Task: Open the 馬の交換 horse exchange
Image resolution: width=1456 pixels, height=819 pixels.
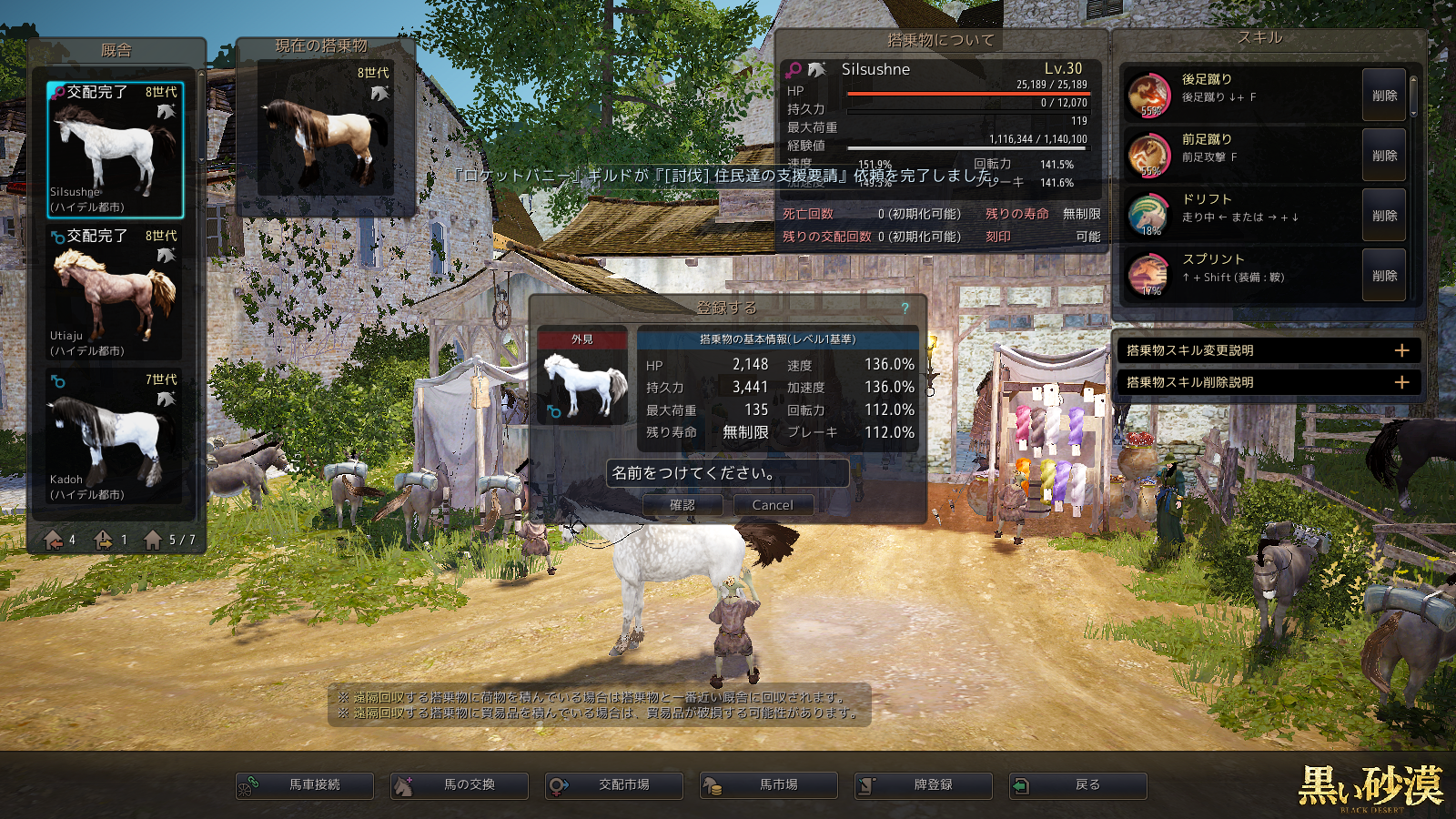Action: pyautogui.click(x=460, y=785)
